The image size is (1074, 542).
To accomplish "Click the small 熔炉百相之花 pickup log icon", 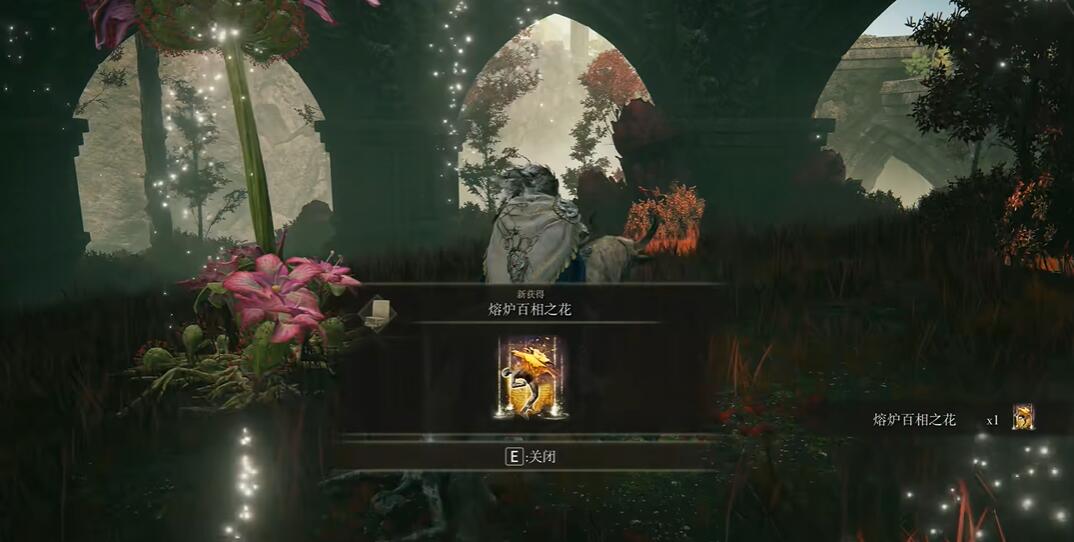I will (1023, 418).
